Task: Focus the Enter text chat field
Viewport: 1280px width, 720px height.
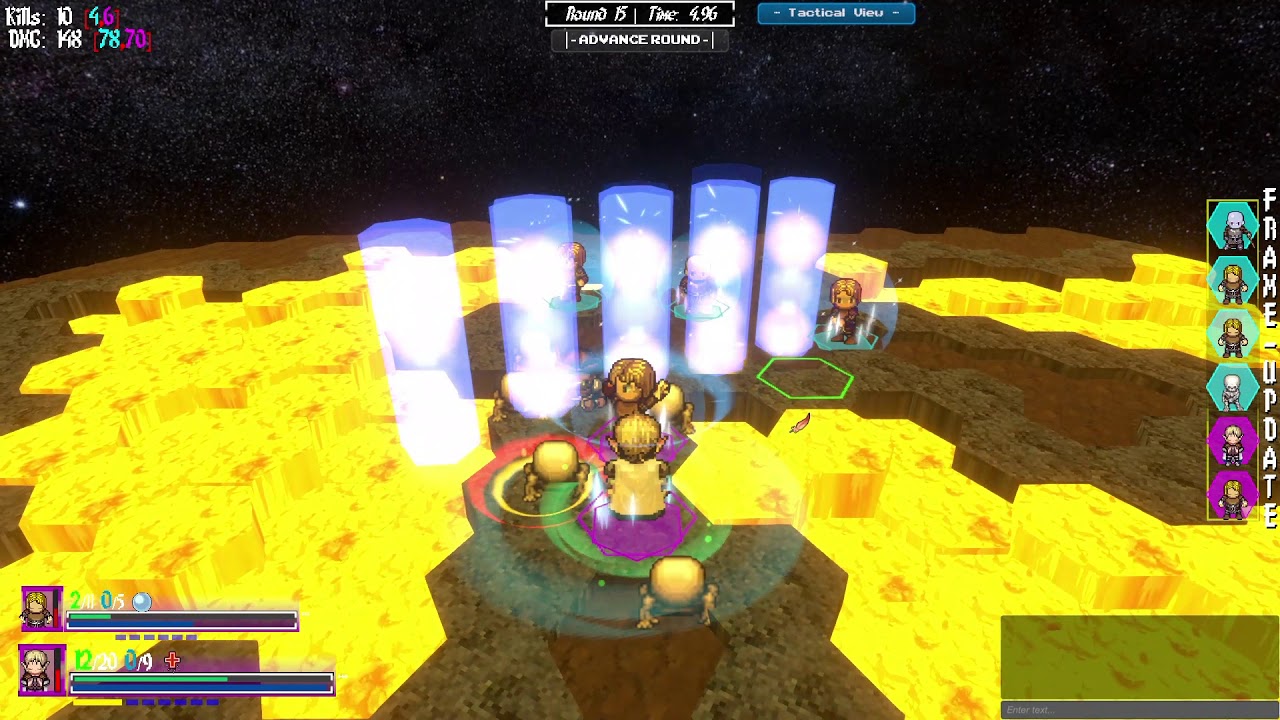Action: [1140, 710]
